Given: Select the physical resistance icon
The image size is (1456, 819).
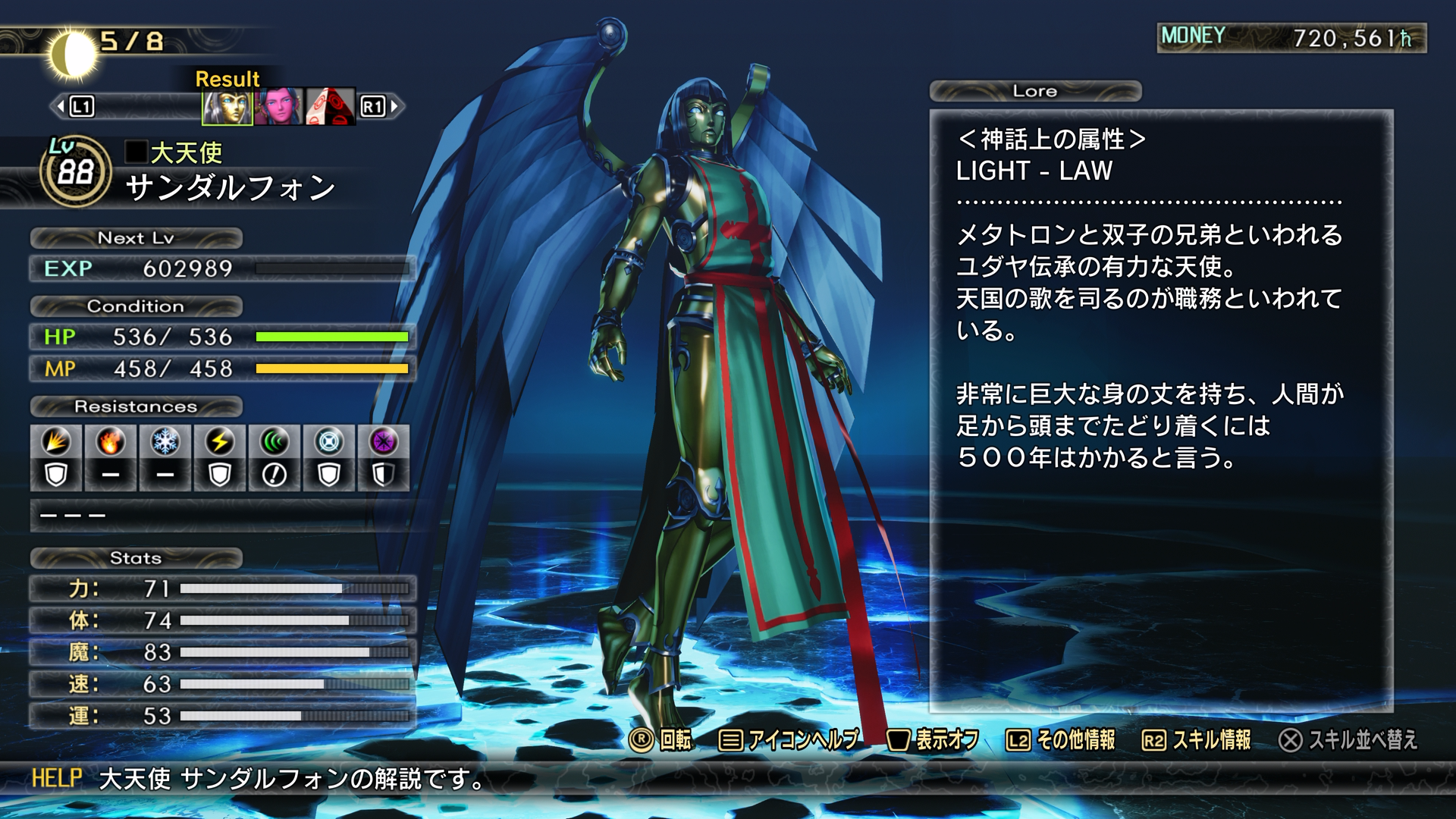Looking at the screenshot, I should pos(57,442).
